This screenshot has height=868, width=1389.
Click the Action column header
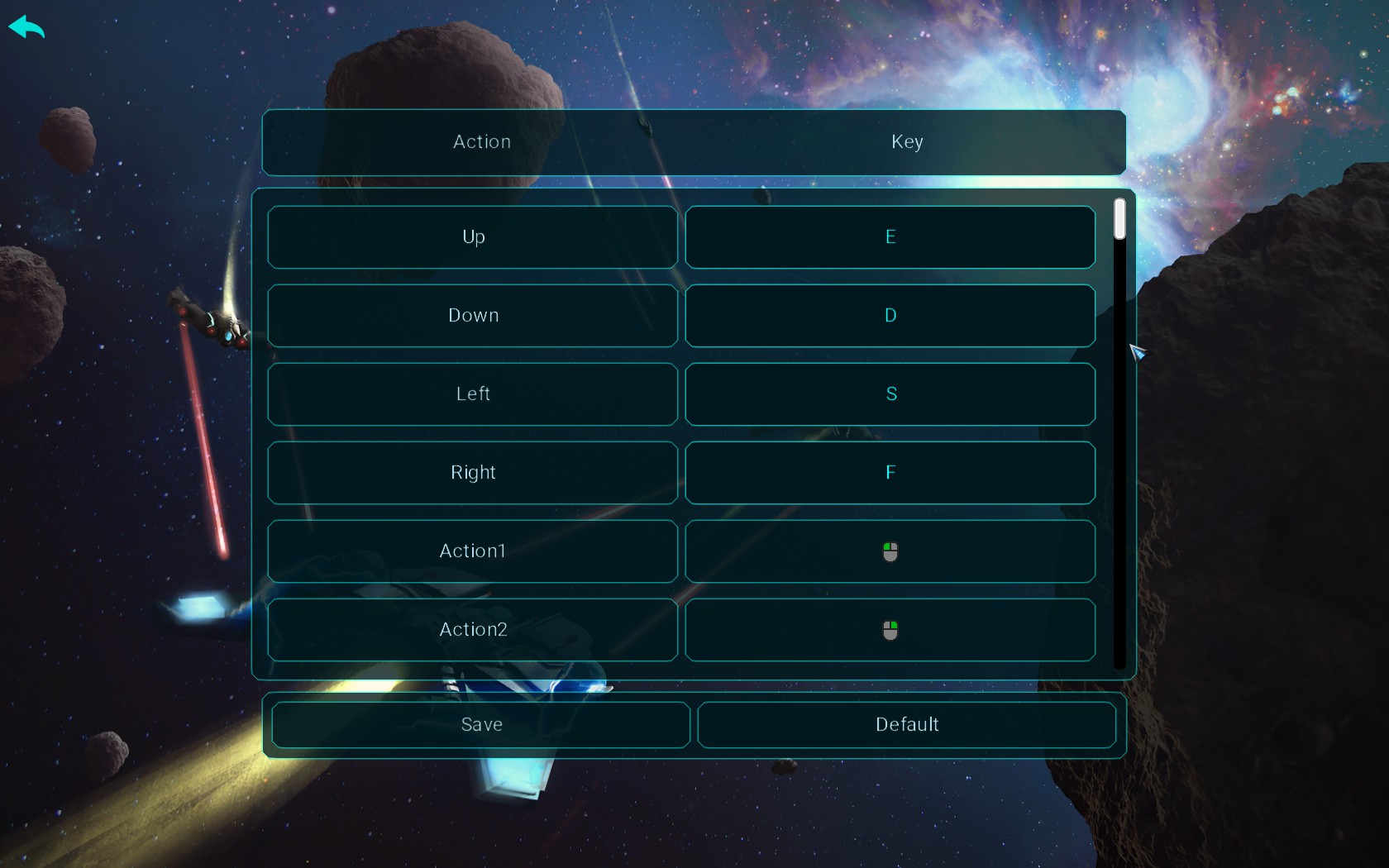point(480,141)
